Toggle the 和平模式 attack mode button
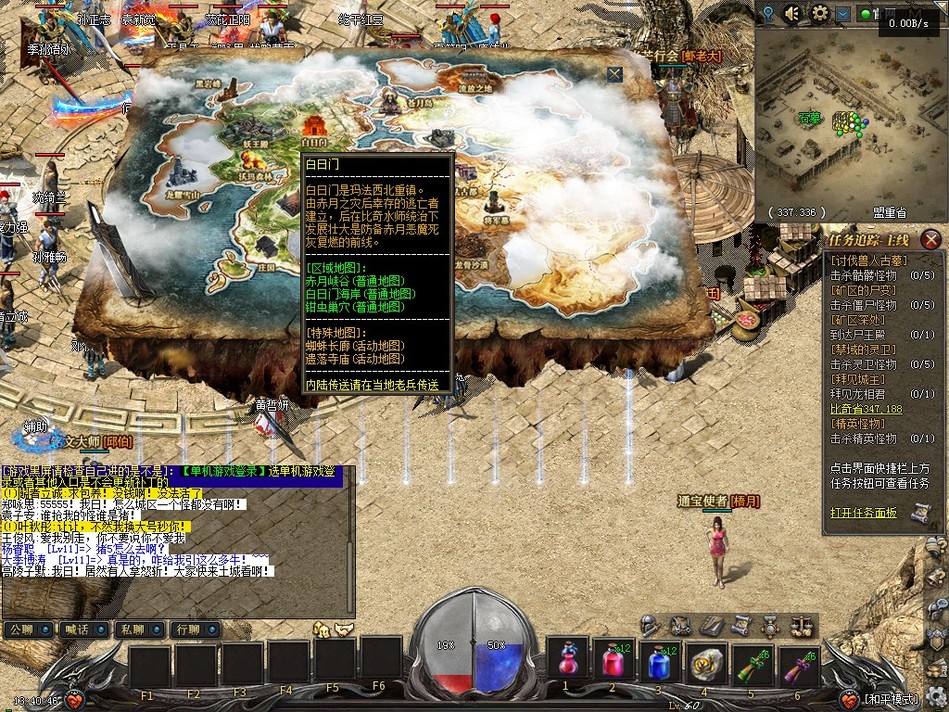 [x=893, y=699]
